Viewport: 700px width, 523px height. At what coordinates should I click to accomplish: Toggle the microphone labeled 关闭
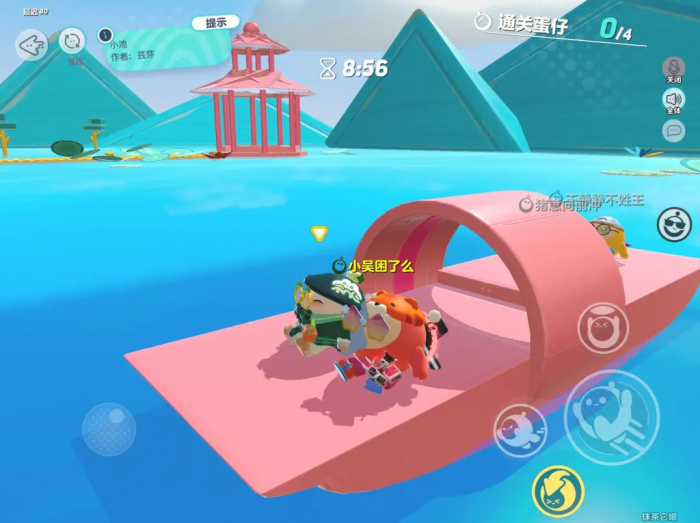click(674, 67)
